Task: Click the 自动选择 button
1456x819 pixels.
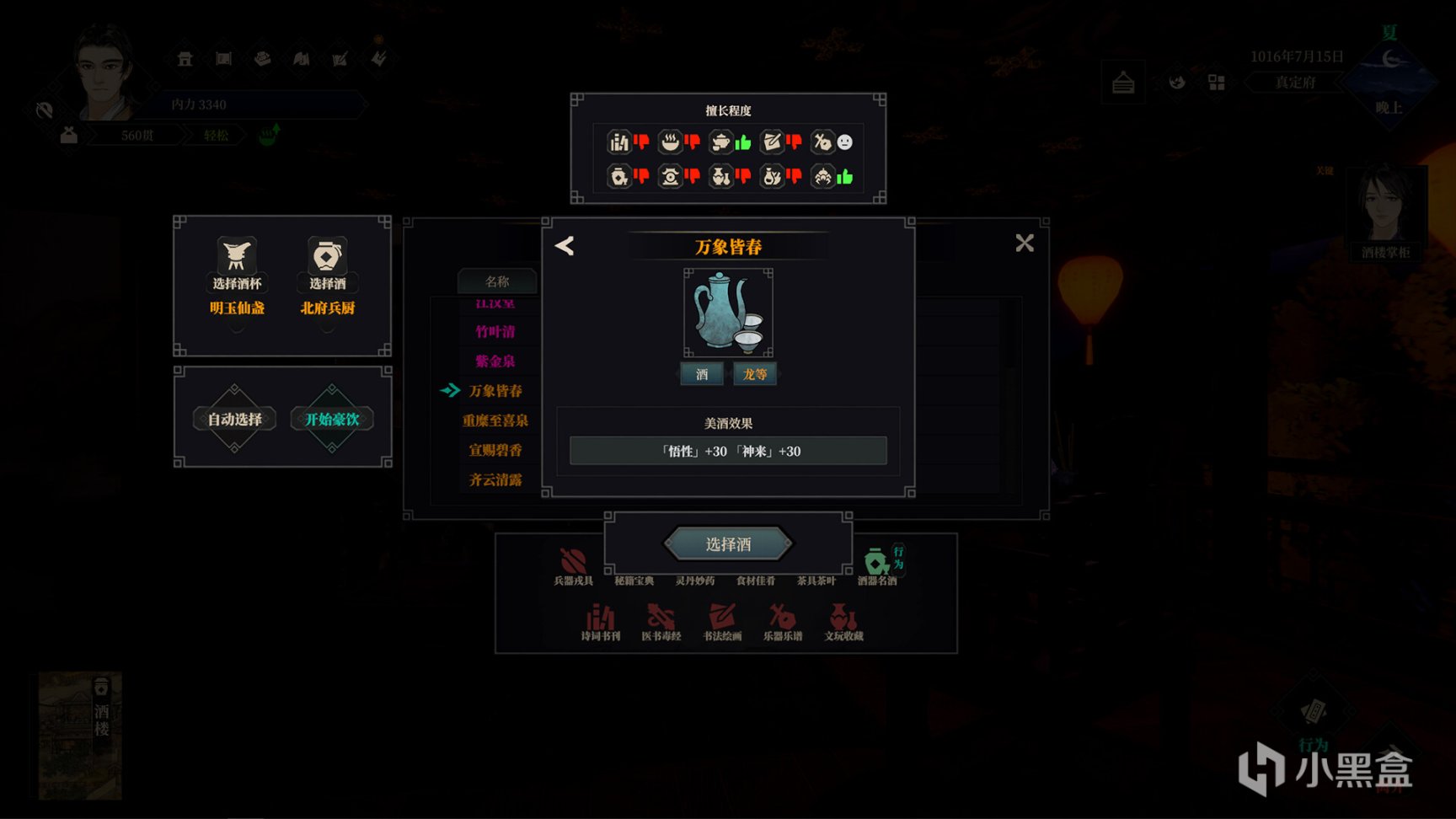Action: [234, 419]
